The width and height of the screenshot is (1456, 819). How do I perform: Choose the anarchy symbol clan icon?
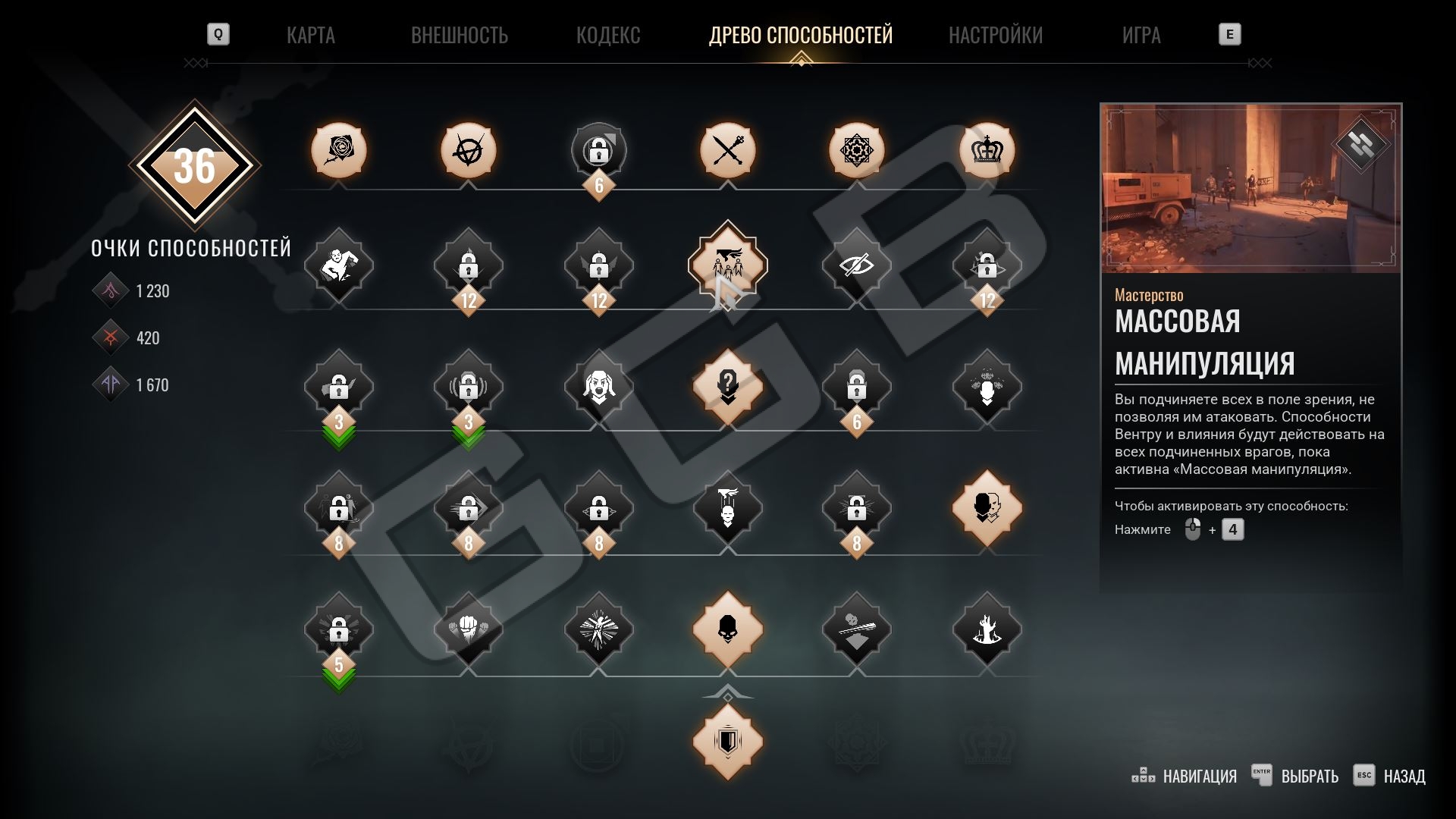[469, 150]
